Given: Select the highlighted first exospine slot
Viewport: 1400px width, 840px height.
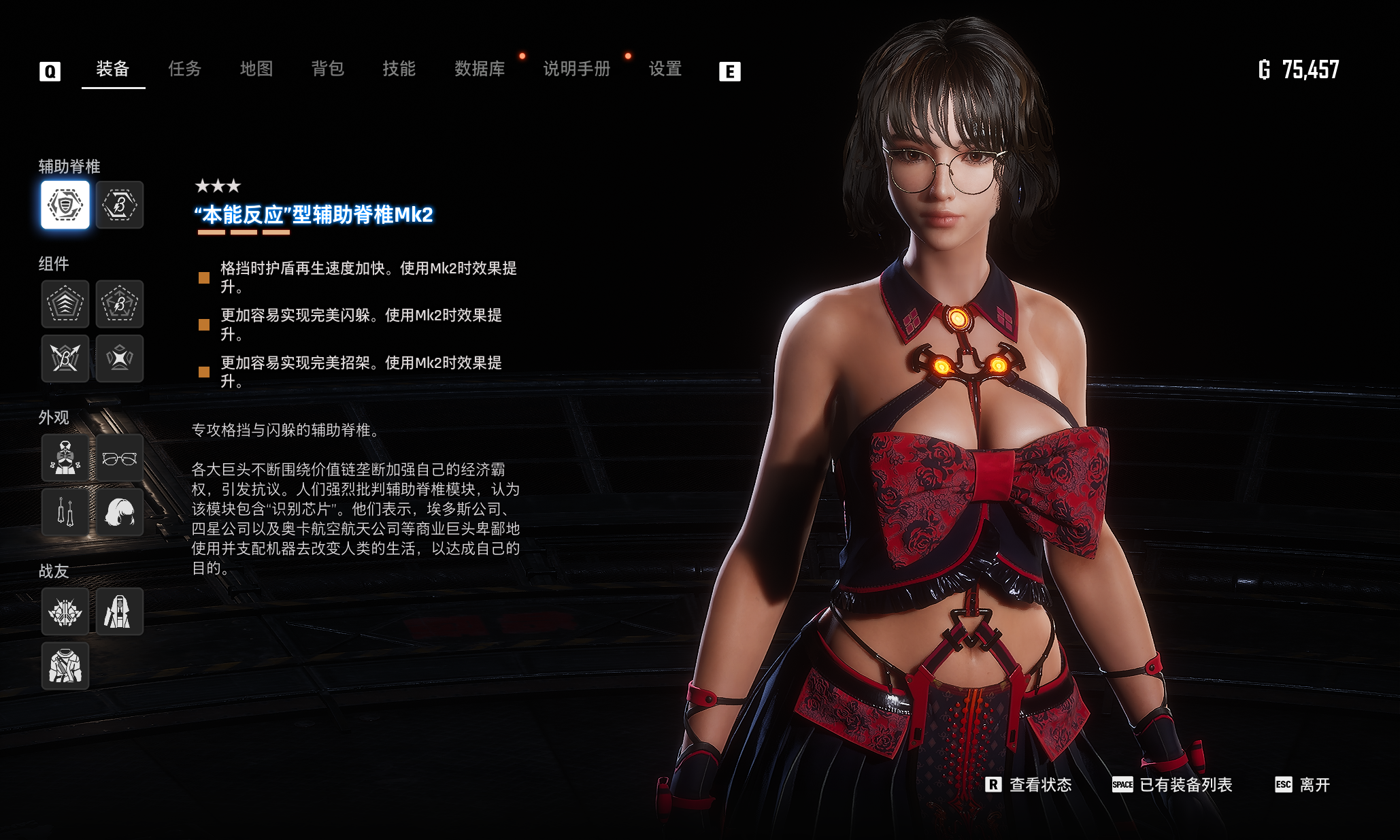Looking at the screenshot, I should click(x=65, y=205).
